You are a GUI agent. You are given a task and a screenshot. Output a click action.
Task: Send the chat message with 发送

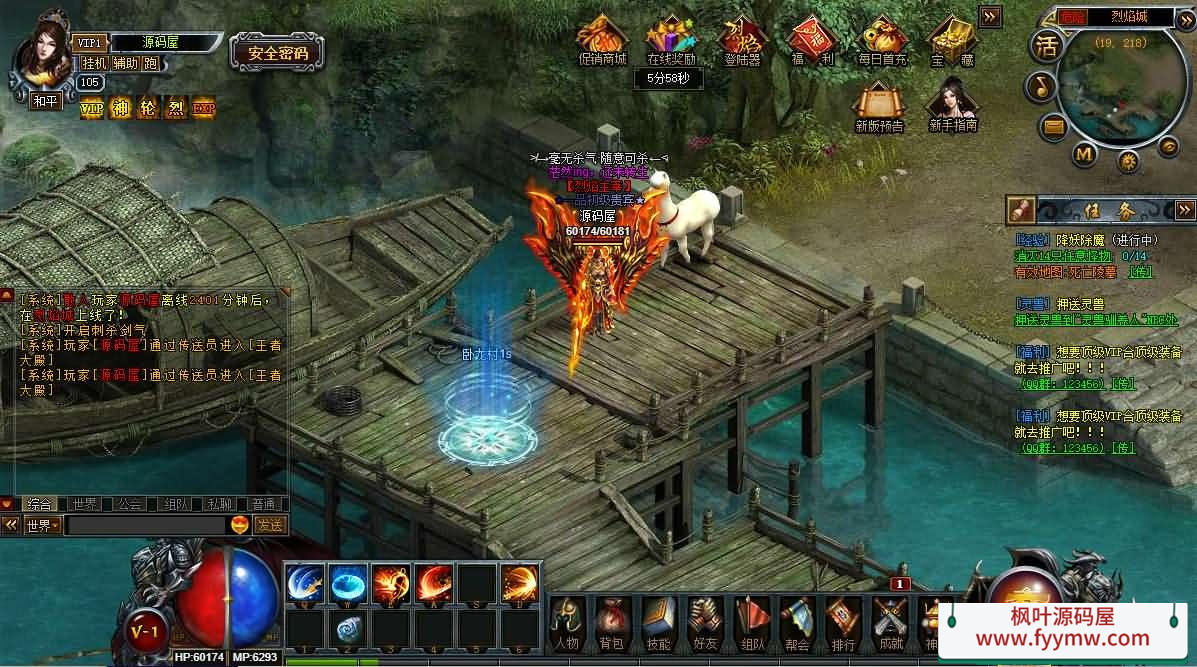pos(269,525)
